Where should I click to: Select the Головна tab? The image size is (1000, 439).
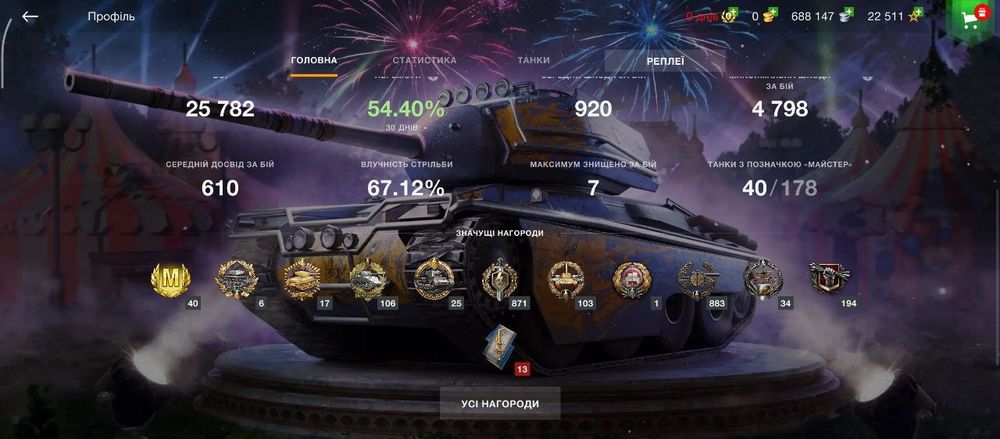[x=314, y=60]
